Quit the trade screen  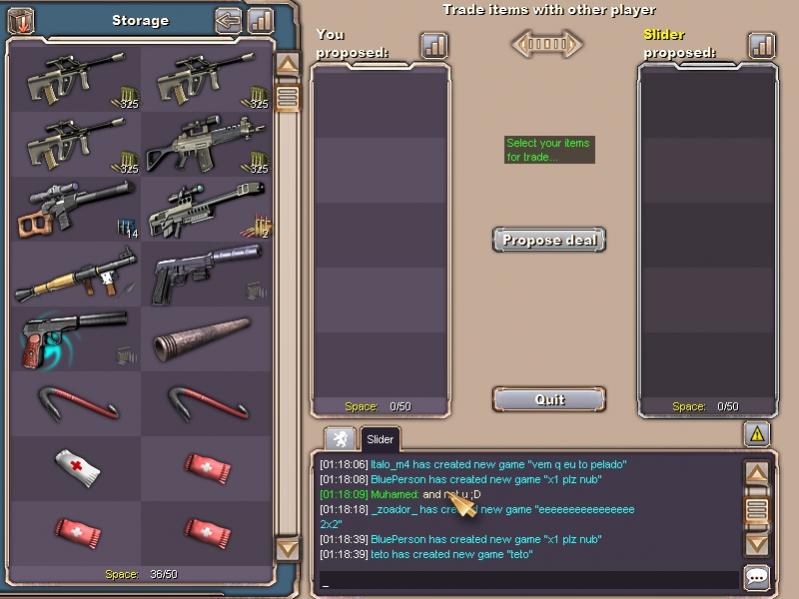pyautogui.click(x=549, y=399)
